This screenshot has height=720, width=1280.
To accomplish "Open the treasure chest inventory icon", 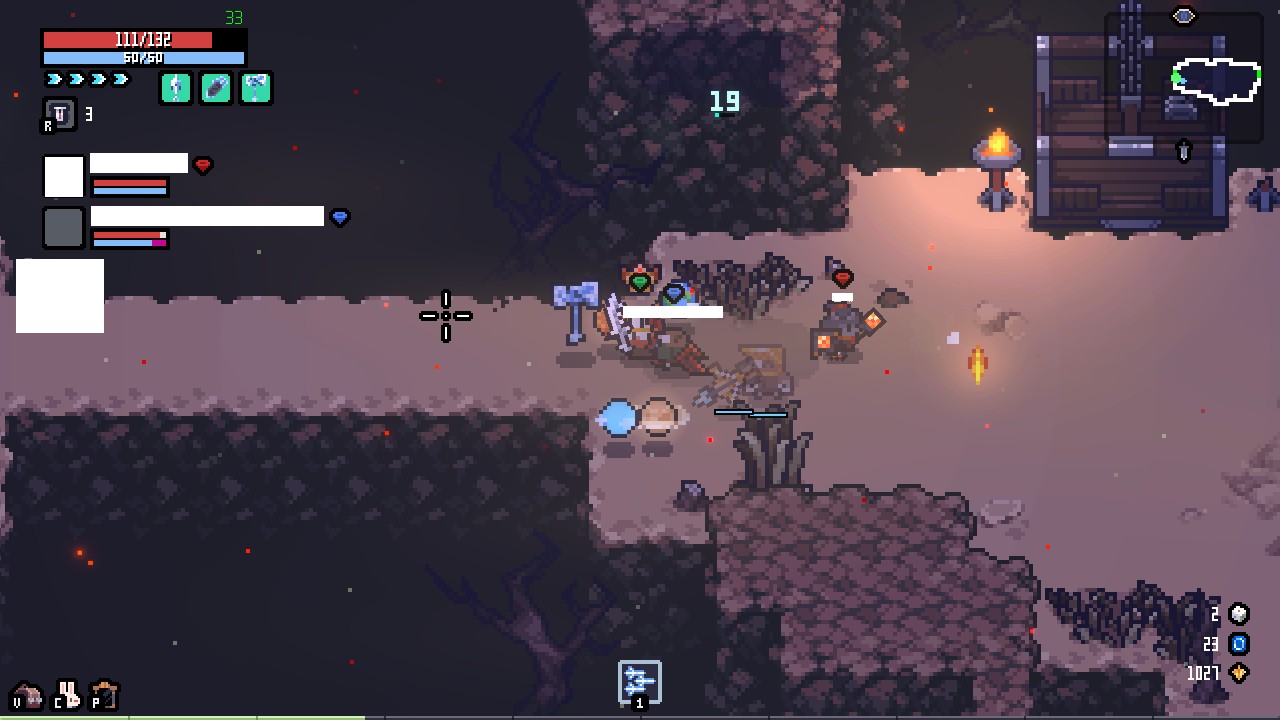I will tap(28, 695).
